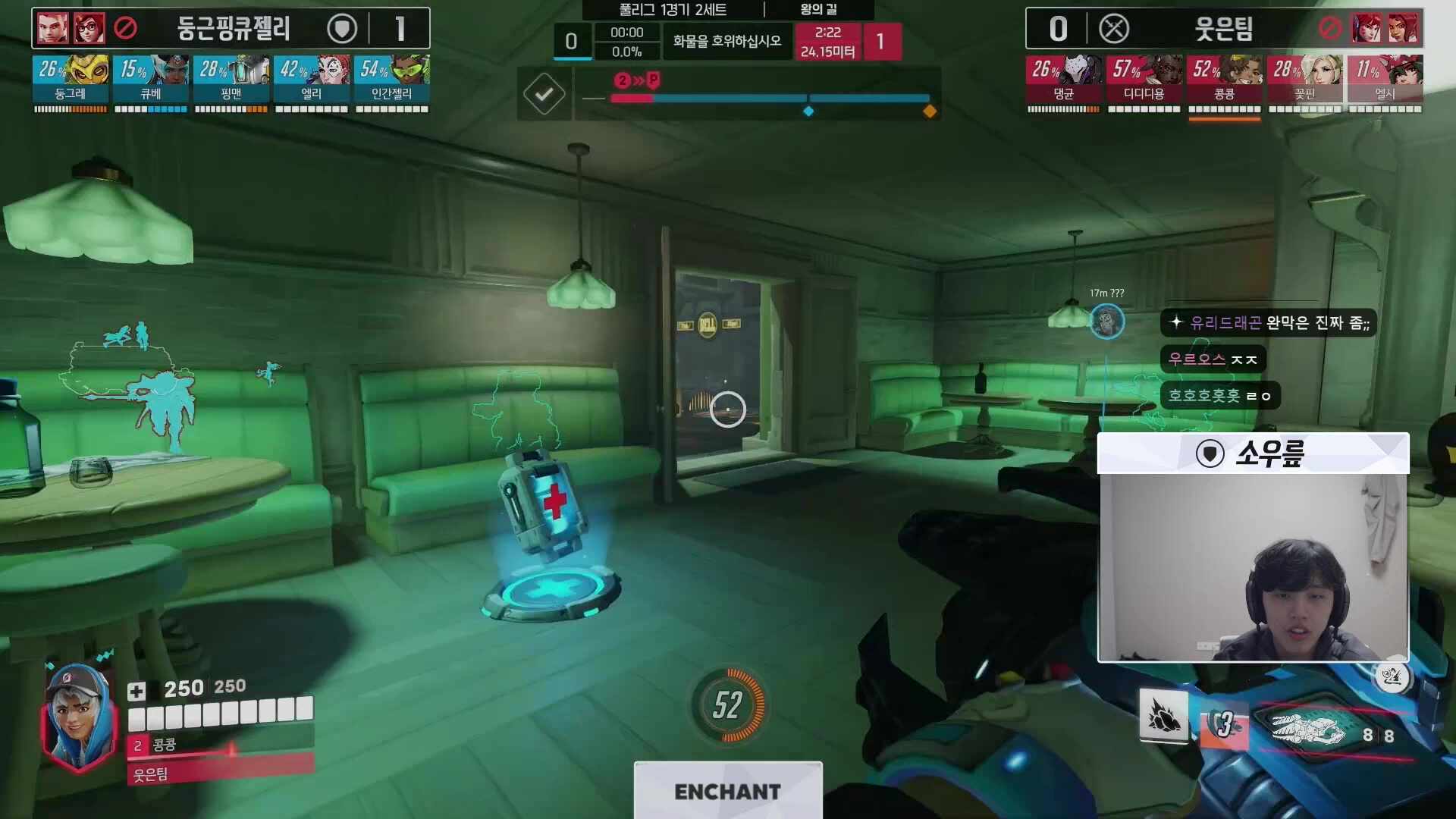Spectate player 핑맨 from the team bar
The width and height of the screenshot is (1456, 819).
(x=231, y=80)
